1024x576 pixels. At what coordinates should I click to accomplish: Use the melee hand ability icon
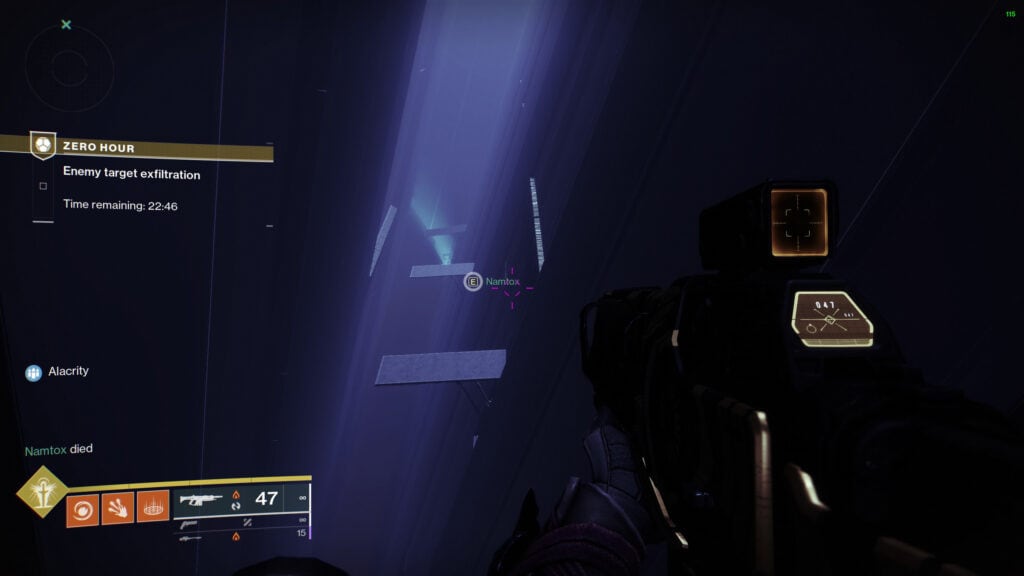coord(117,509)
